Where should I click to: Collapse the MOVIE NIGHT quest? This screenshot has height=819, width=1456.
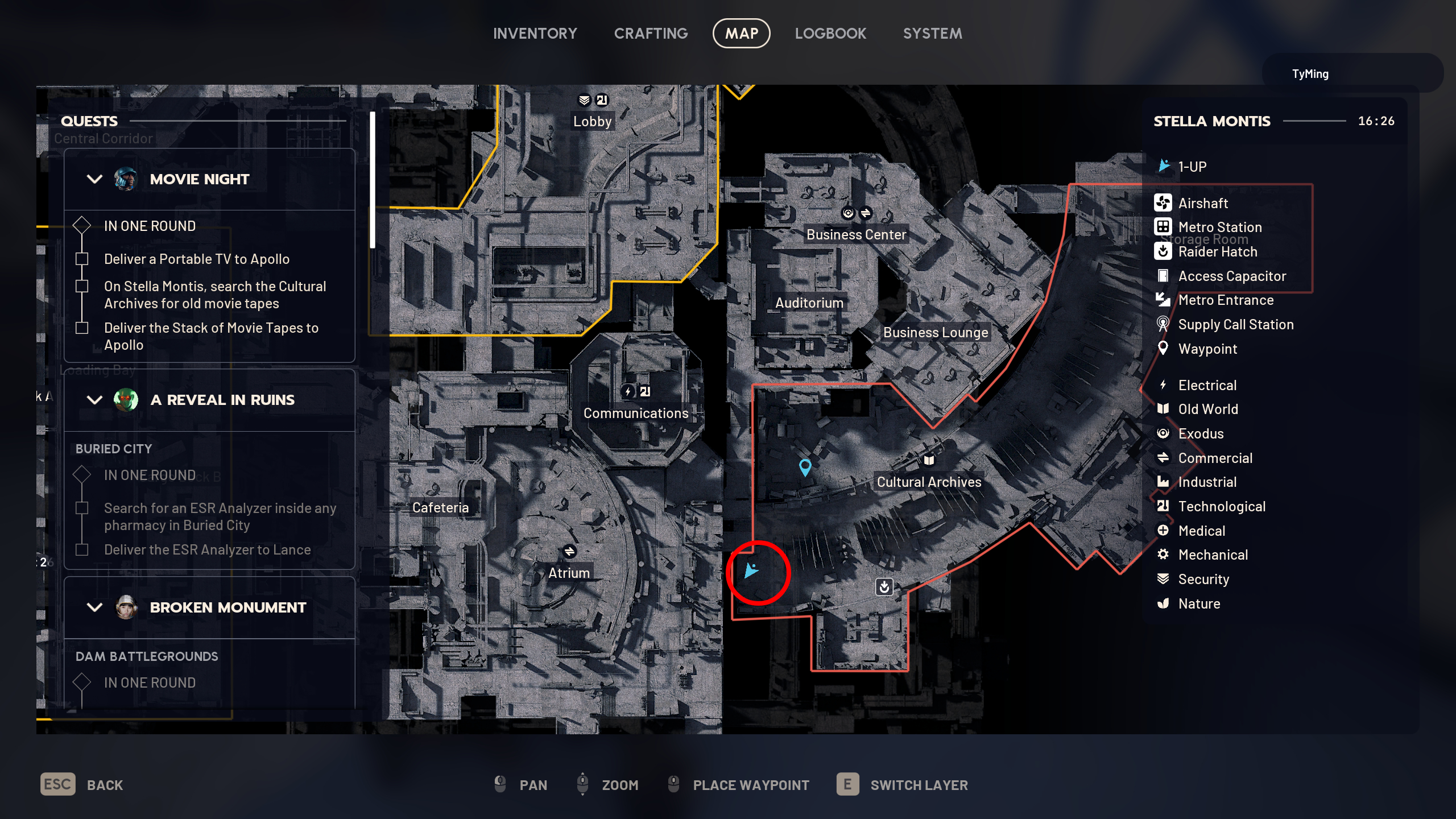pos(94,179)
